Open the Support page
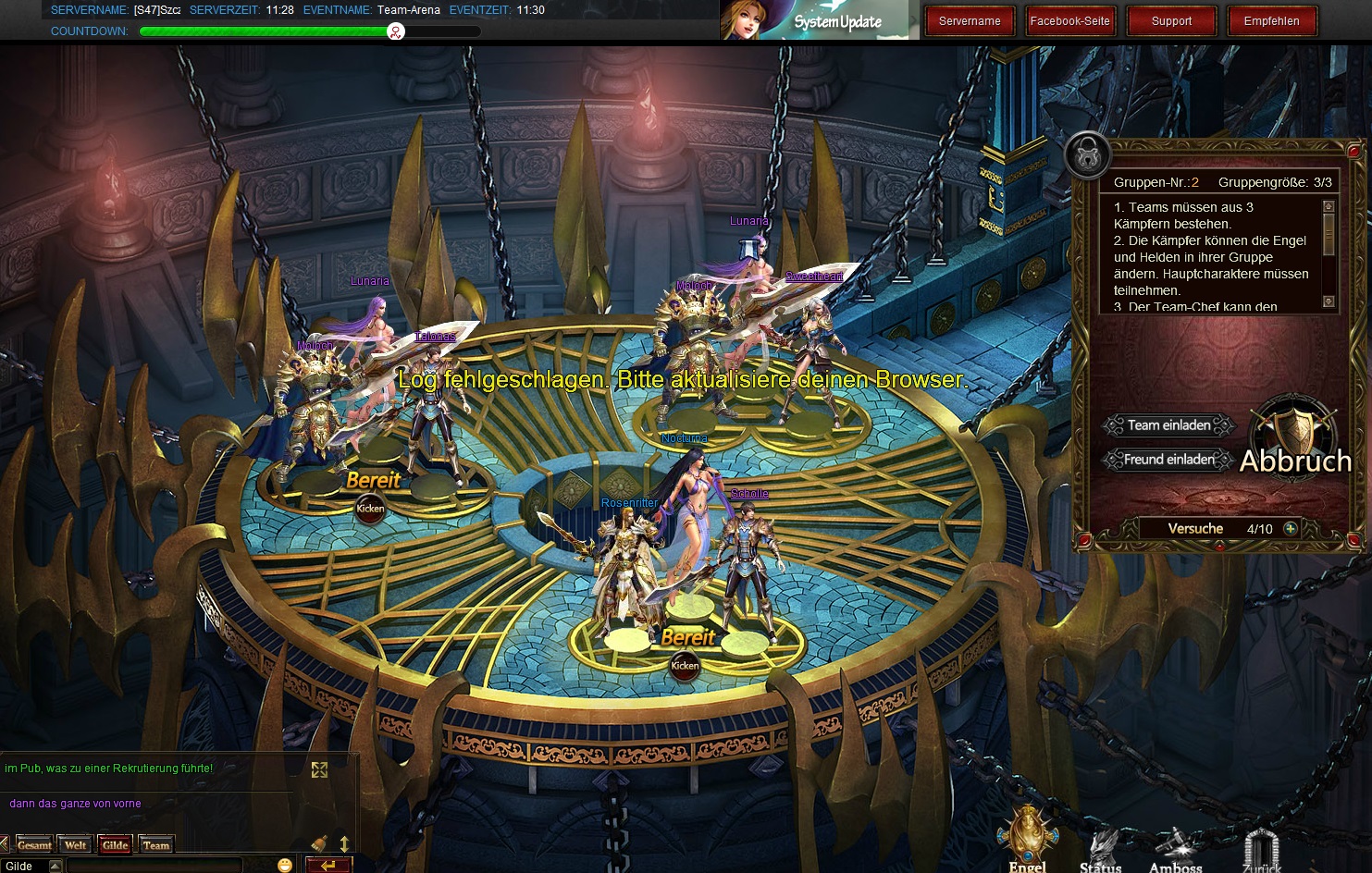 point(1171,21)
